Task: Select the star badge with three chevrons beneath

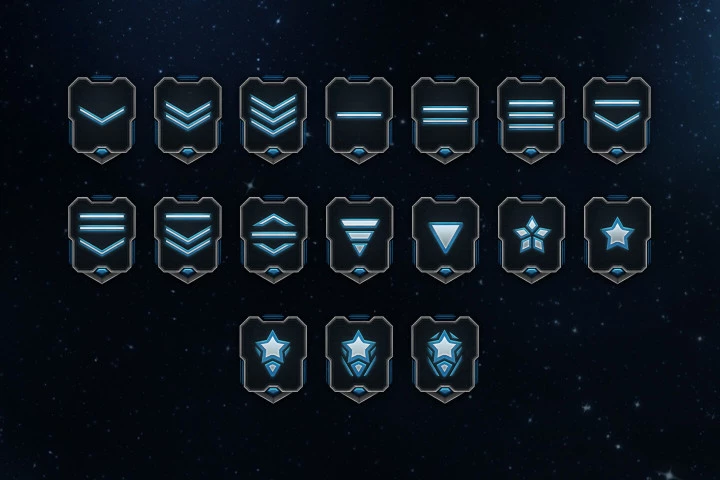Action: click(x=445, y=354)
